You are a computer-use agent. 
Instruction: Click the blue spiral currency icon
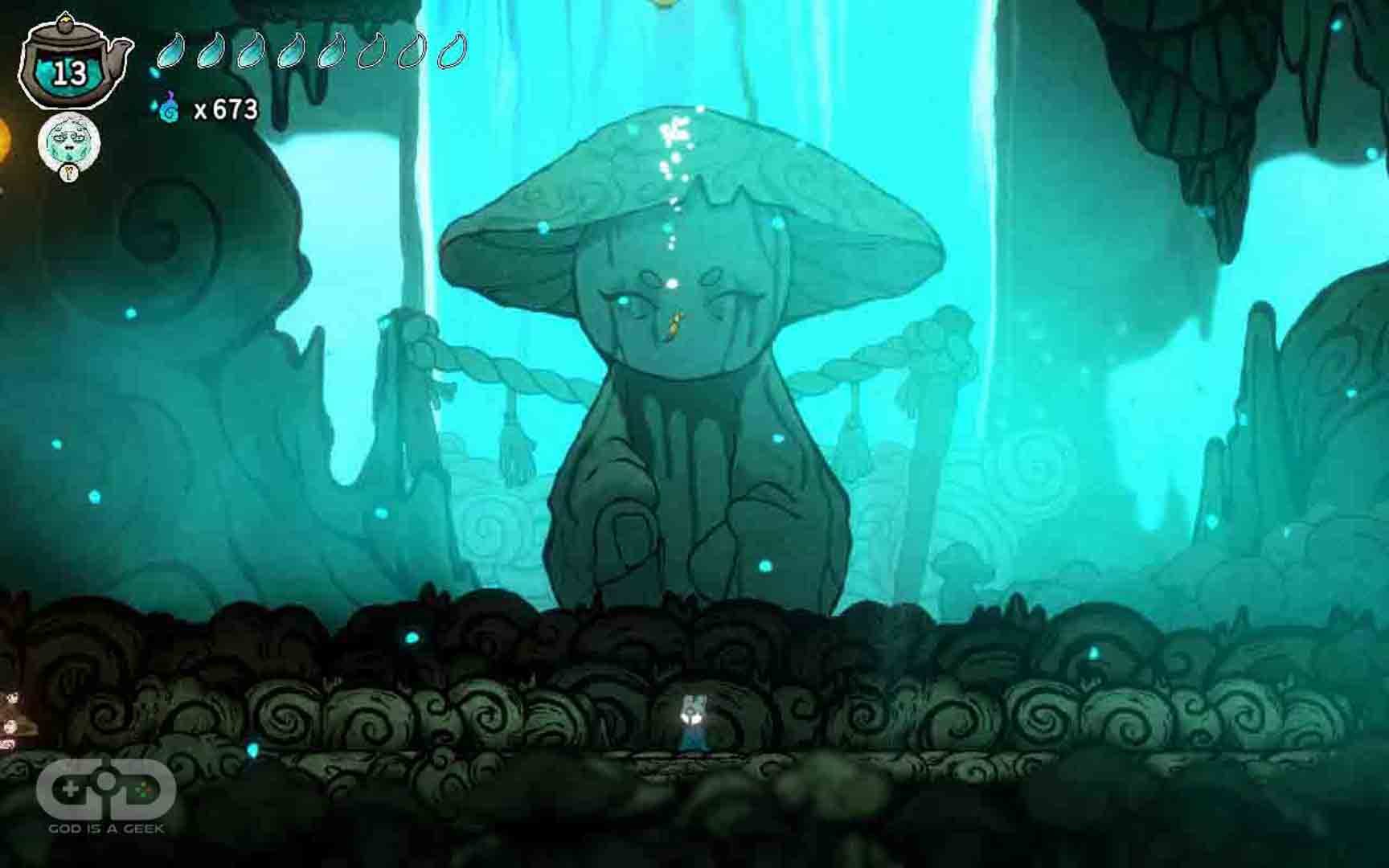point(169,107)
